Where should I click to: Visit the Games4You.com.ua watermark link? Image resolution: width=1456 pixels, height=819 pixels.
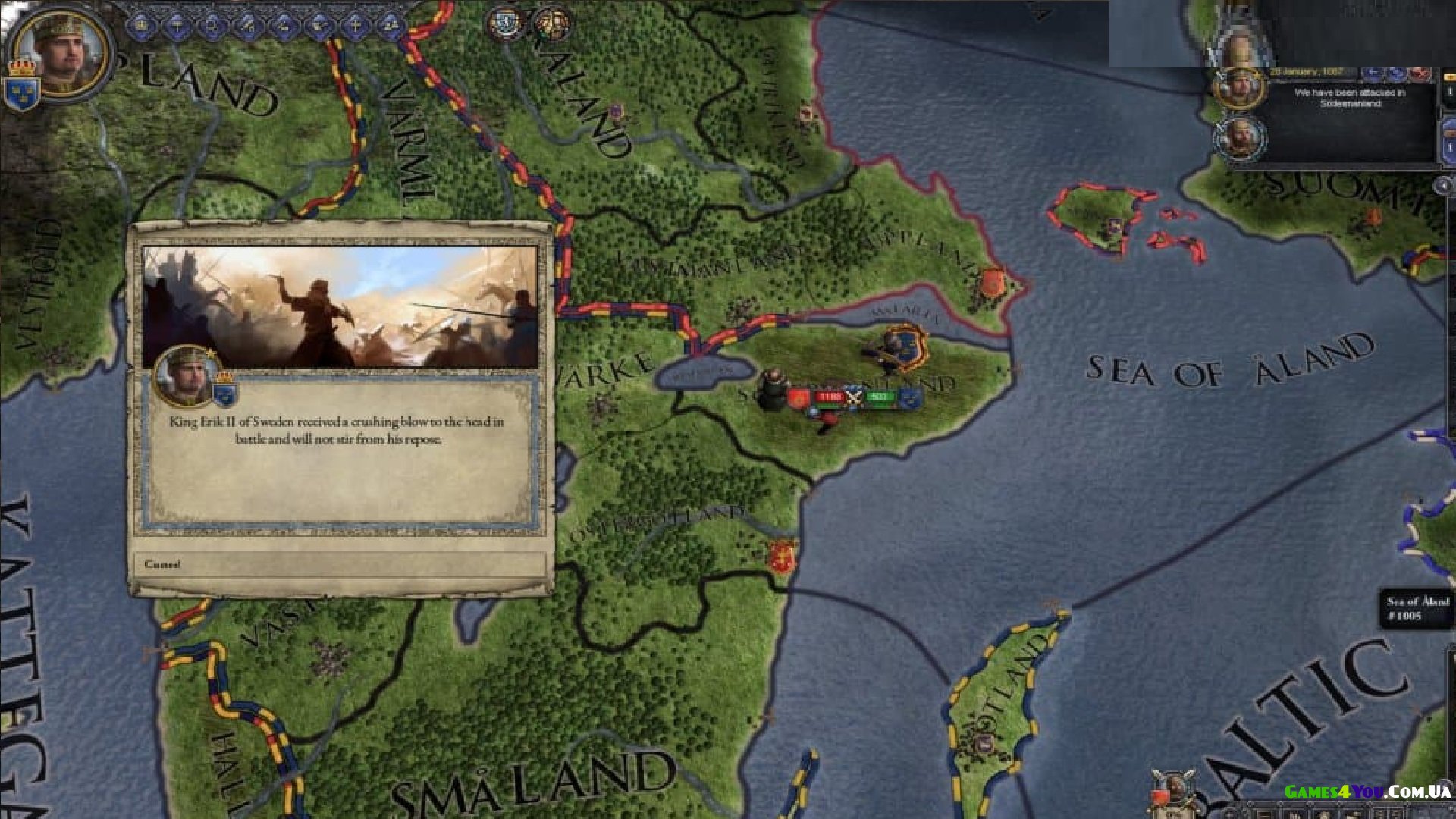coord(1367,792)
